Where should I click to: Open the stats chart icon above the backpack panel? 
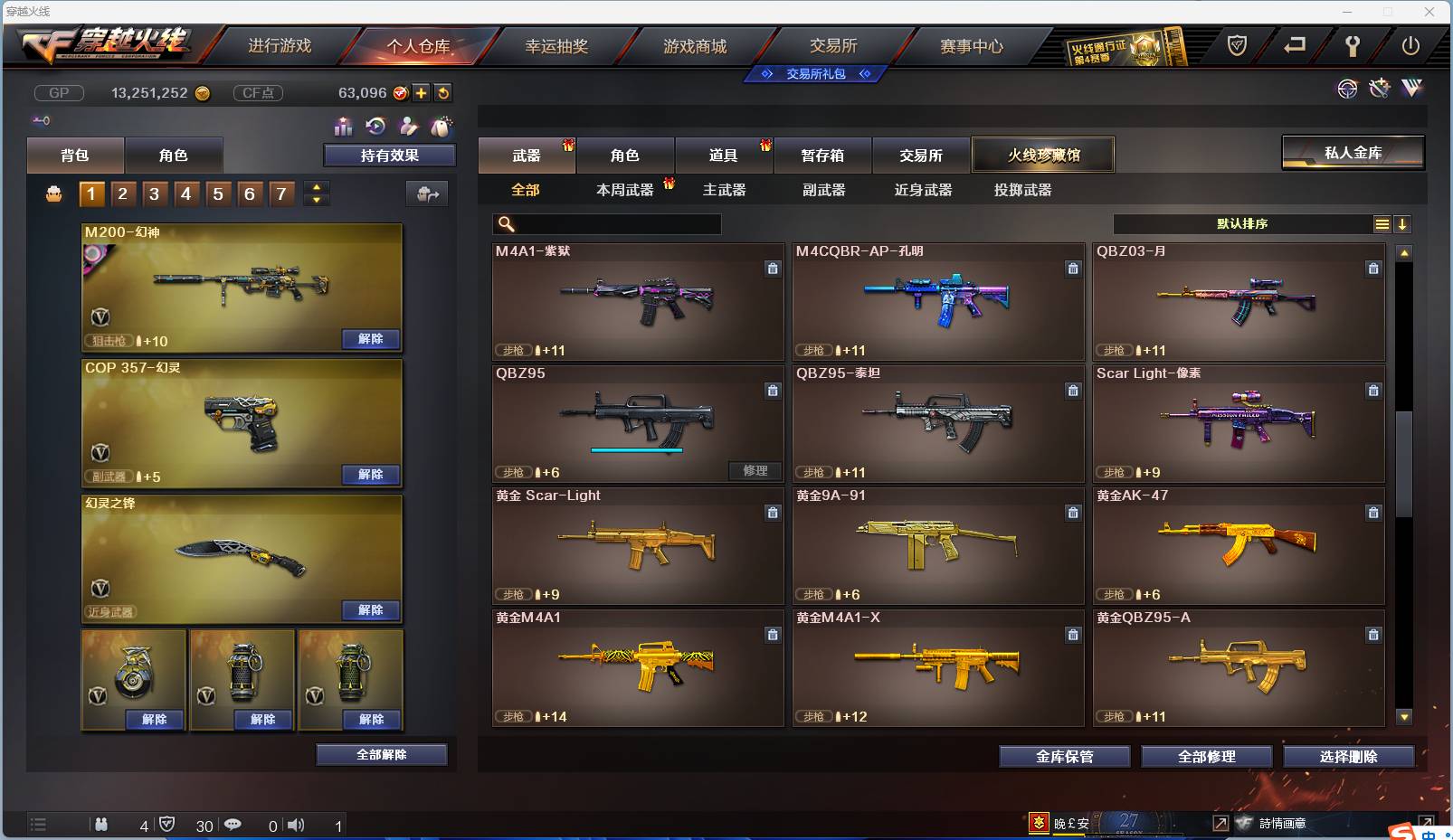pyautogui.click(x=344, y=127)
